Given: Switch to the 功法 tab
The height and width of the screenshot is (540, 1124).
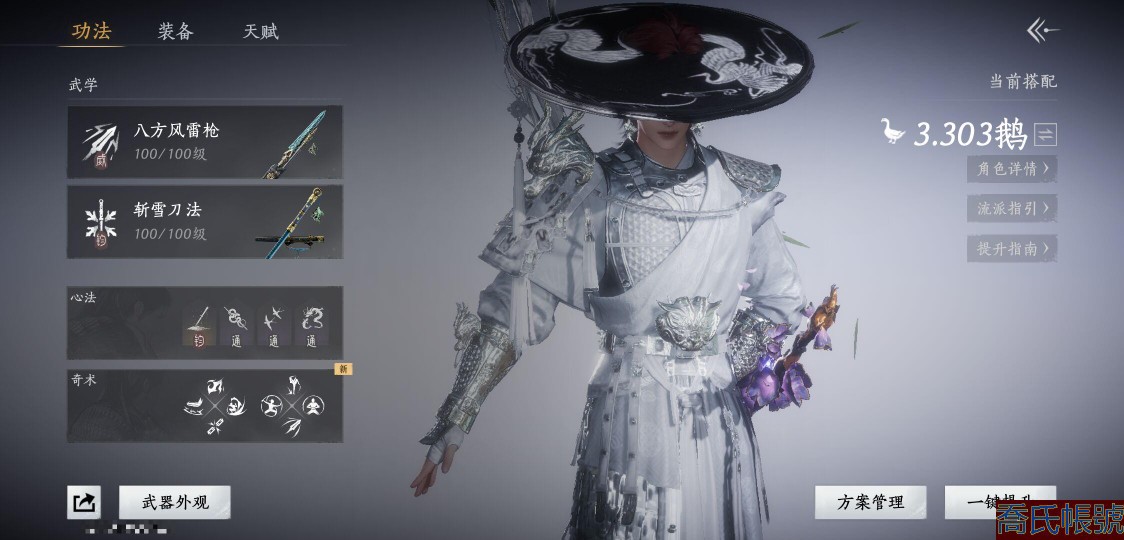Looking at the screenshot, I should coord(91,31).
